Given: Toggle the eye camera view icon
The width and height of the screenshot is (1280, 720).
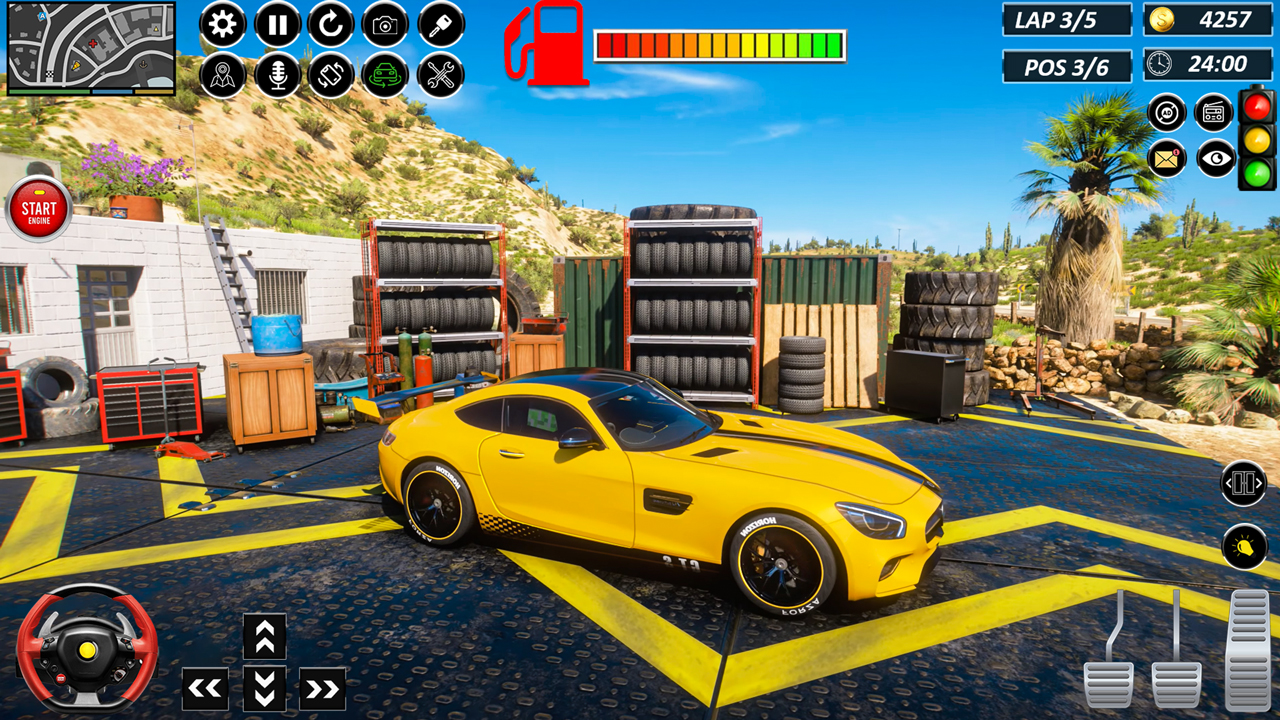Looking at the screenshot, I should tap(1213, 158).
